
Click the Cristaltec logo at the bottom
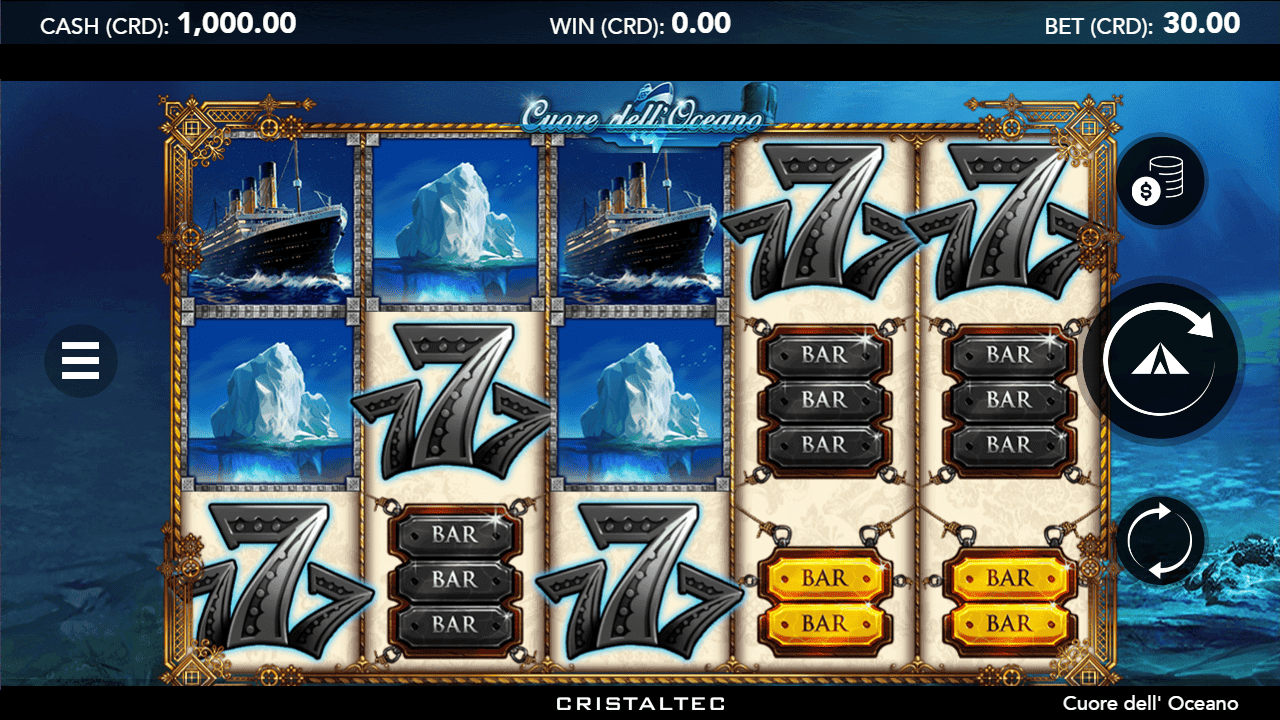(638, 703)
